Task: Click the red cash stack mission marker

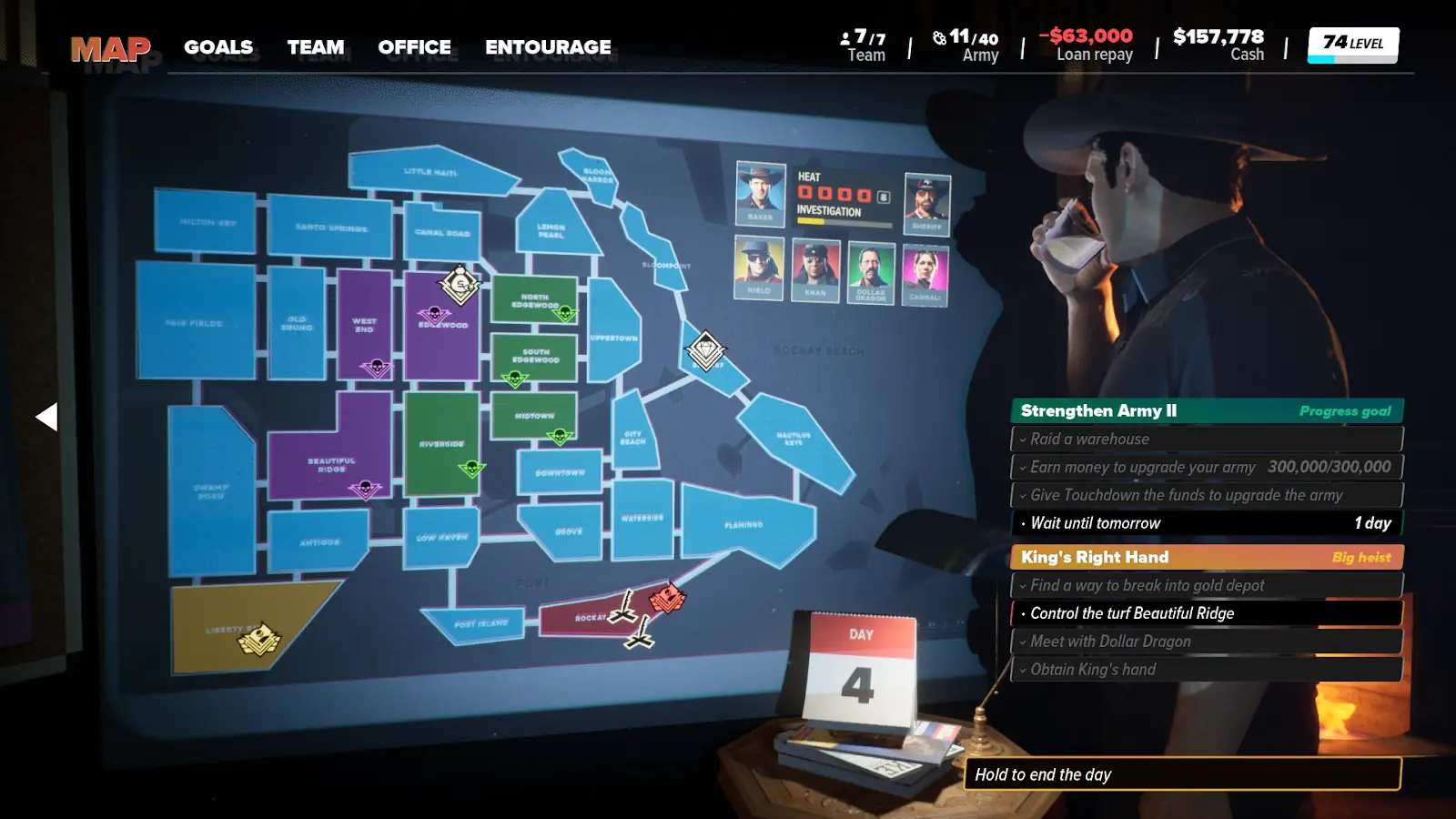Action: pos(667,599)
